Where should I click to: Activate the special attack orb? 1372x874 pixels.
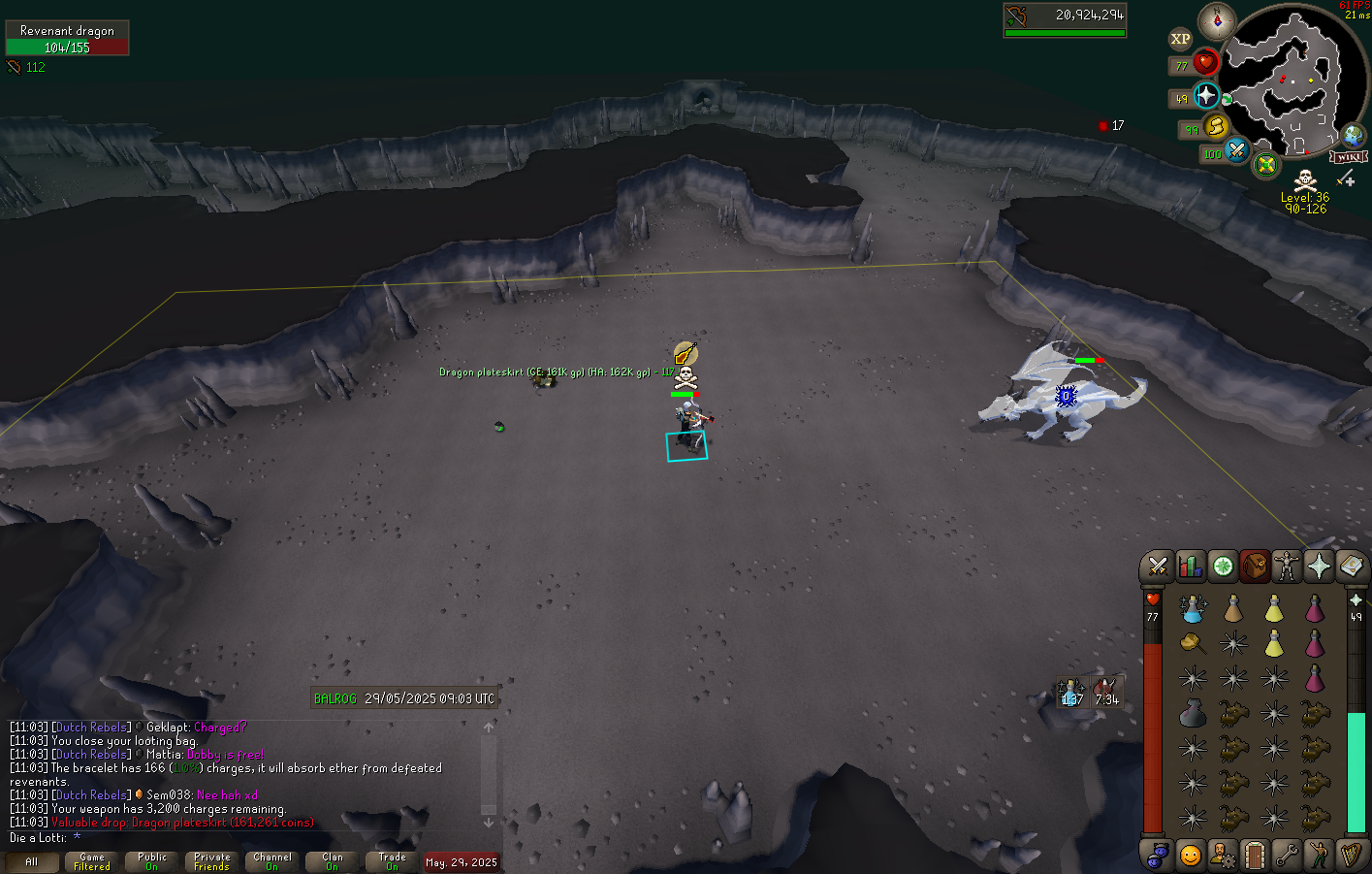click(1236, 151)
